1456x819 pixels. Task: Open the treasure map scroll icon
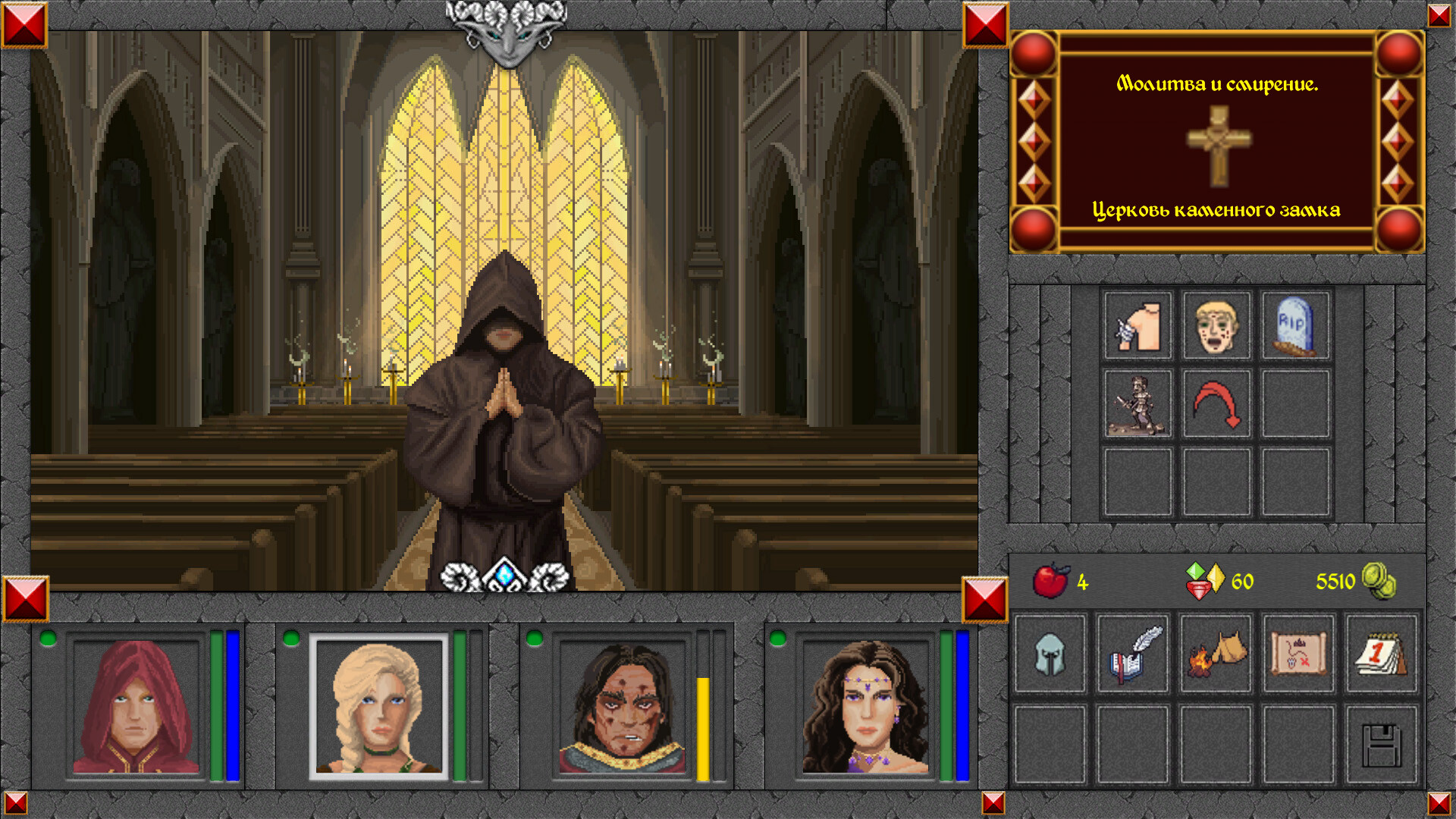1298,655
